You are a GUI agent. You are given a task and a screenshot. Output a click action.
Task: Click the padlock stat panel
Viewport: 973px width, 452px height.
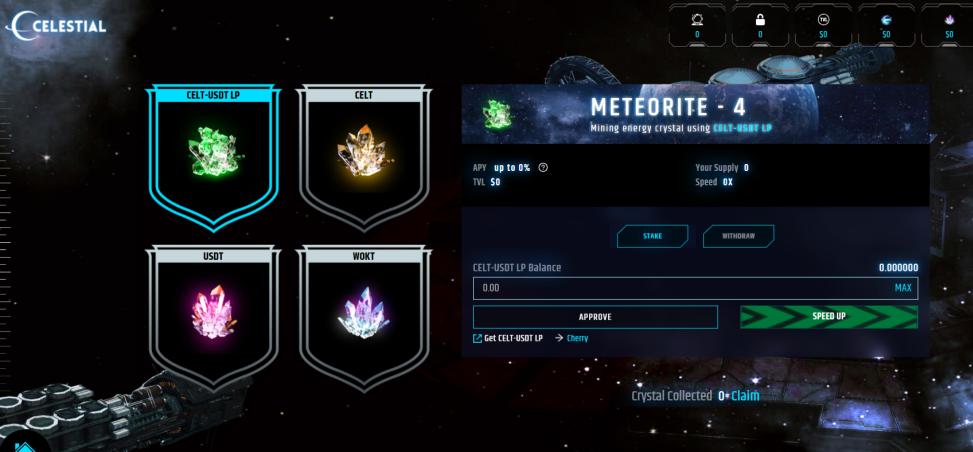tap(760, 24)
